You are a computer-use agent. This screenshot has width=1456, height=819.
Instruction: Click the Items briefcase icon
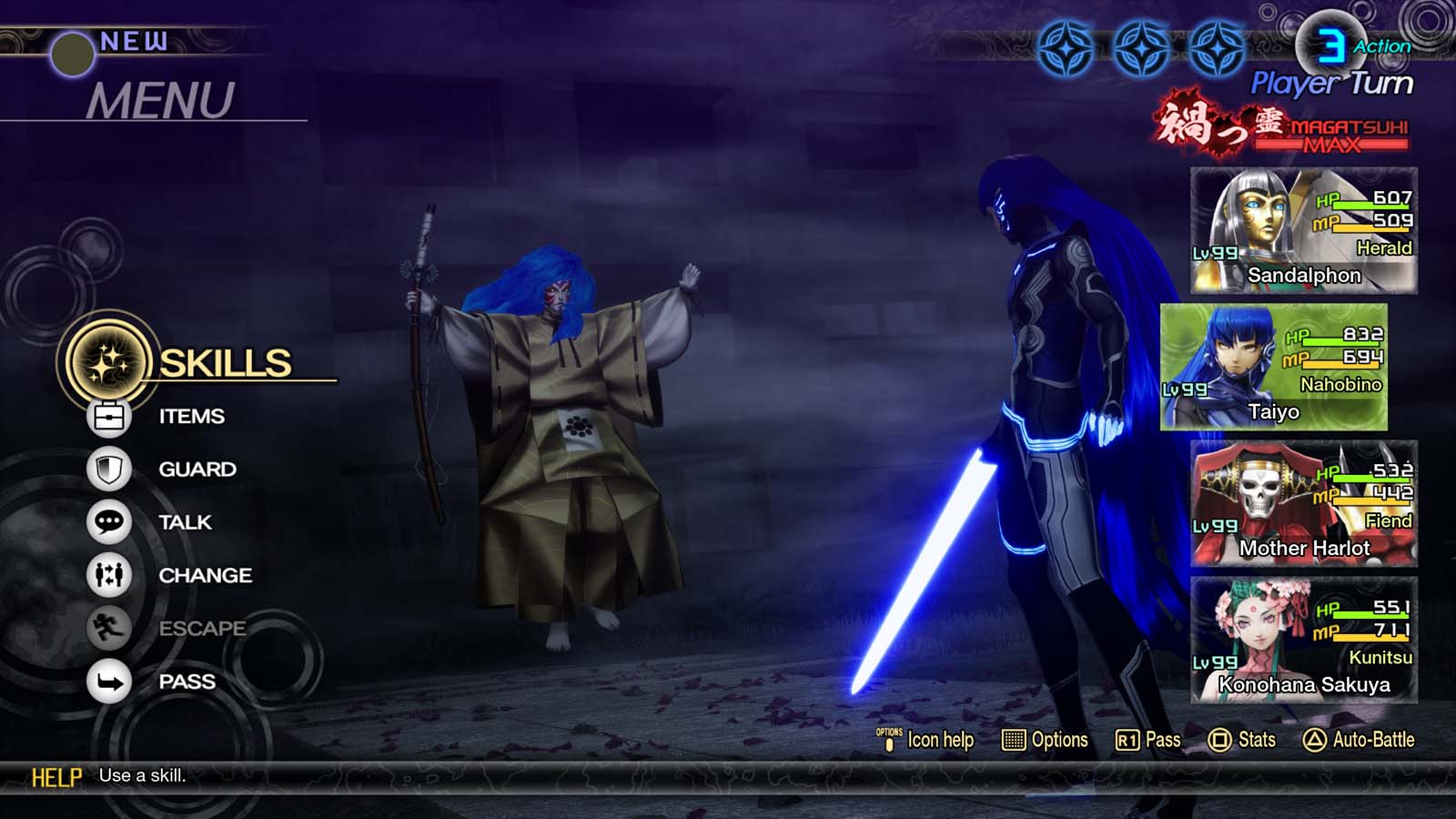click(x=108, y=416)
